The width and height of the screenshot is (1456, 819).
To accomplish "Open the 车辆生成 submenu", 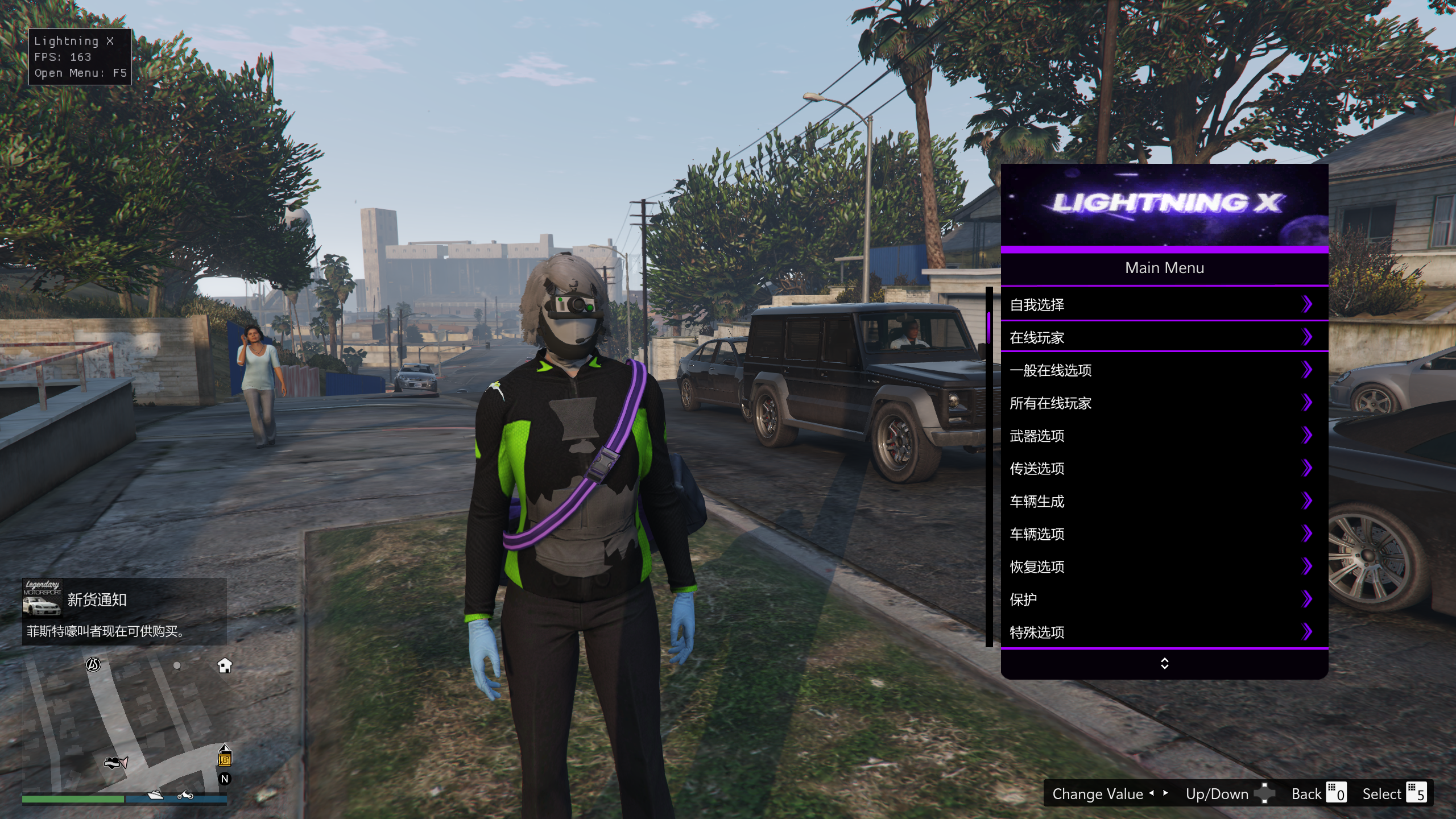I will click(x=1164, y=501).
